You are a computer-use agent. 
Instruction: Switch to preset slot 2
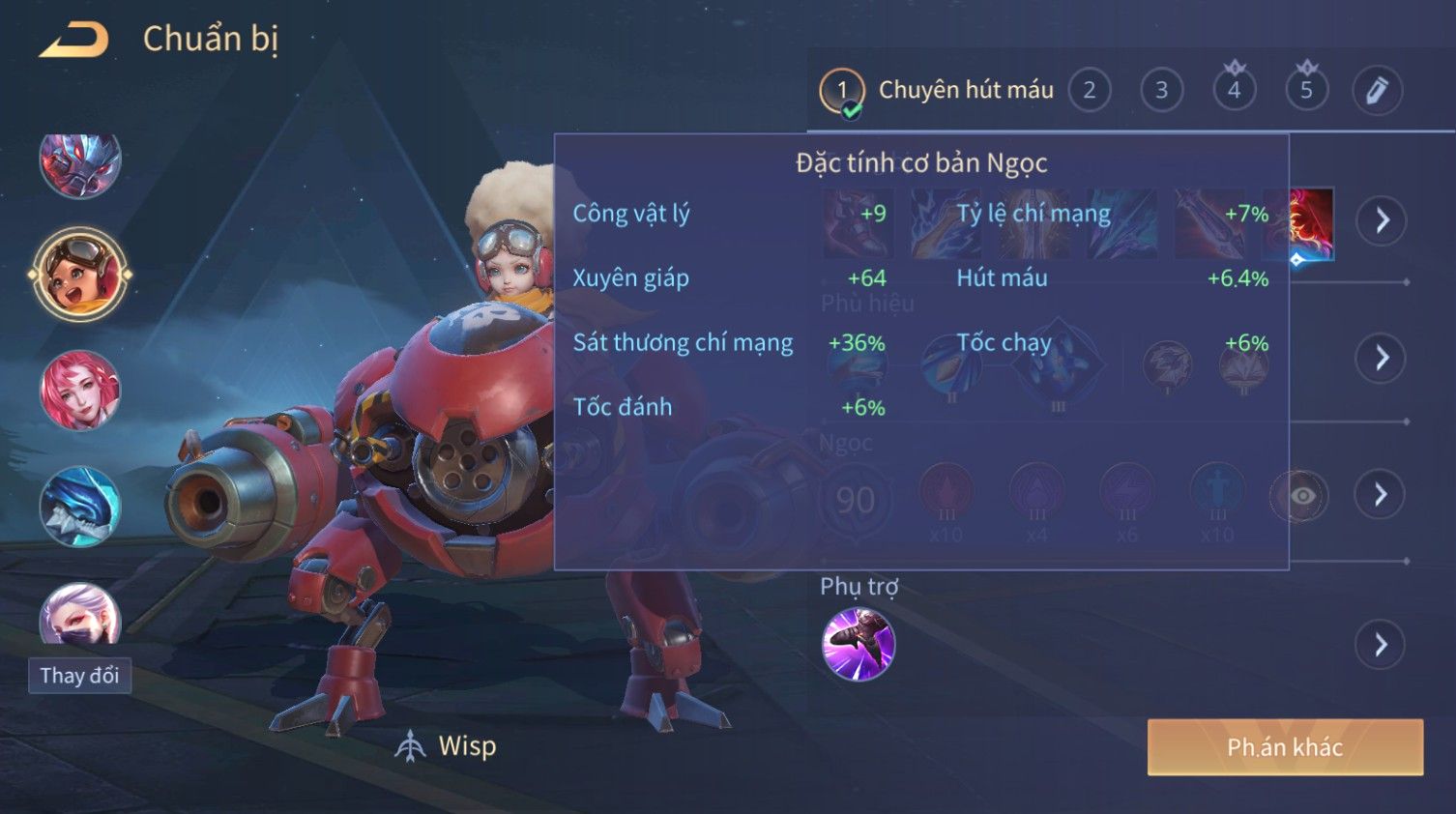(x=1090, y=91)
